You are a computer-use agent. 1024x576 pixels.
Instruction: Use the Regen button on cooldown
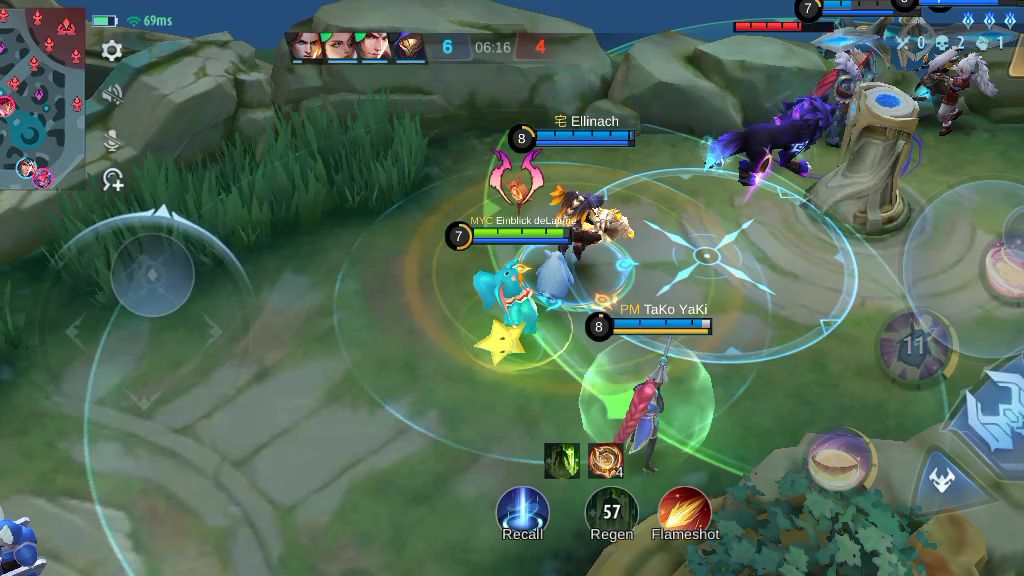click(x=611, y=511)
